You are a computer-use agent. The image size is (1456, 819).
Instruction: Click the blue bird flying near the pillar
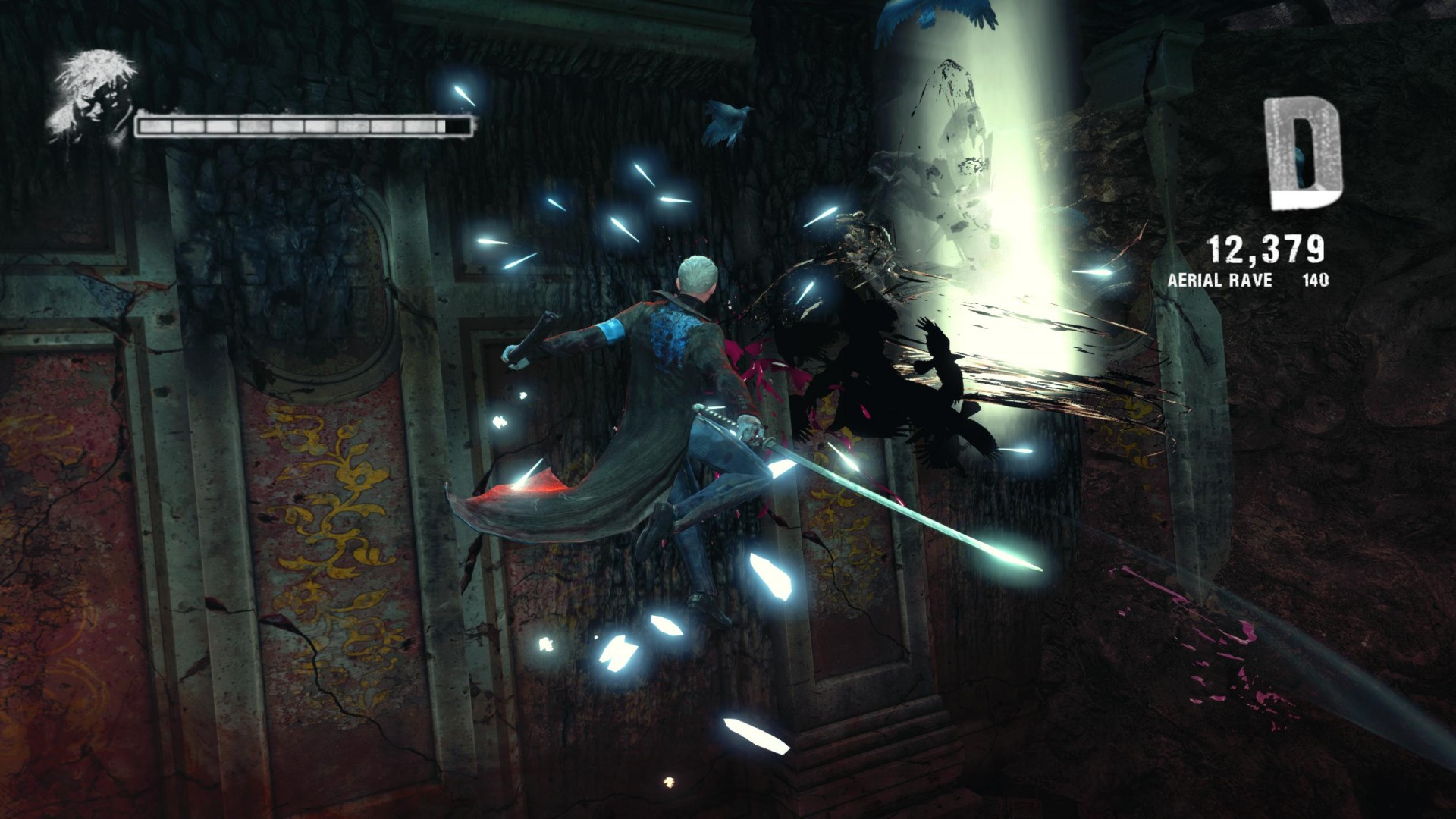point(724,121)
